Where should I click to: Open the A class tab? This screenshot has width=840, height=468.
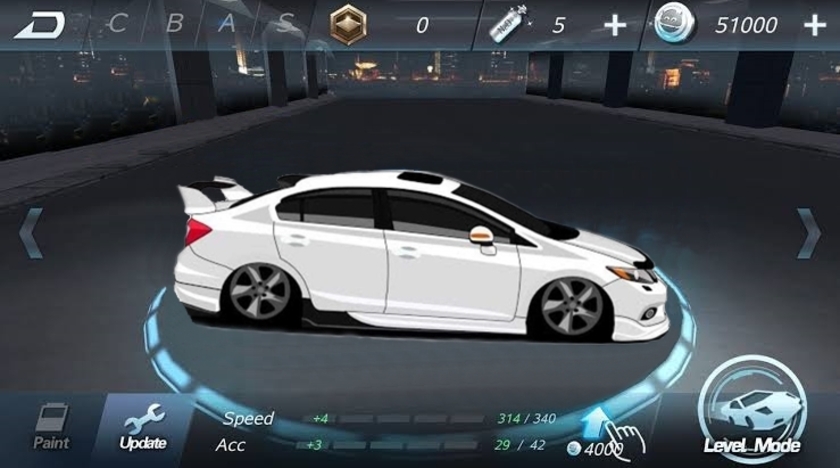click(x=229, y=25)
